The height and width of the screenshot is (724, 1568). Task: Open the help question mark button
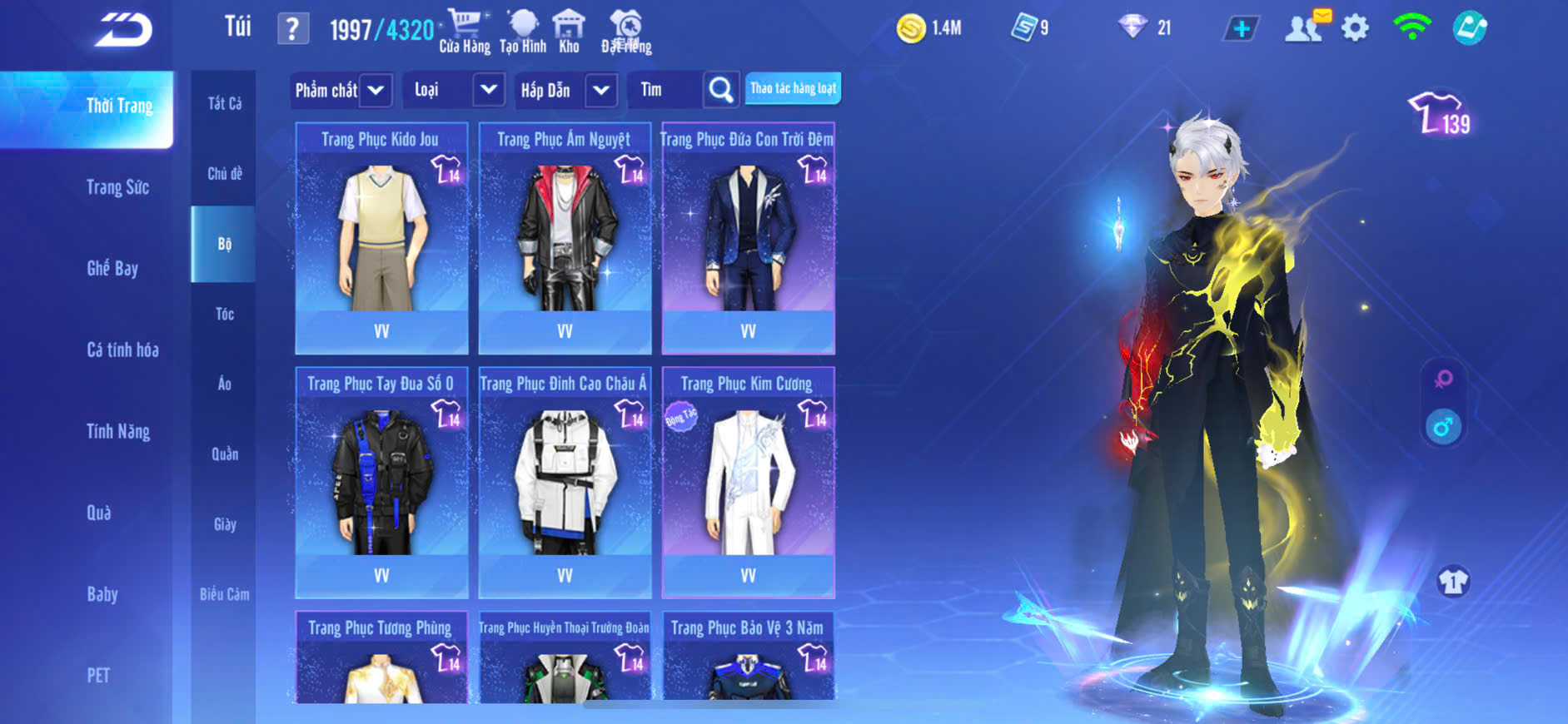292,29
